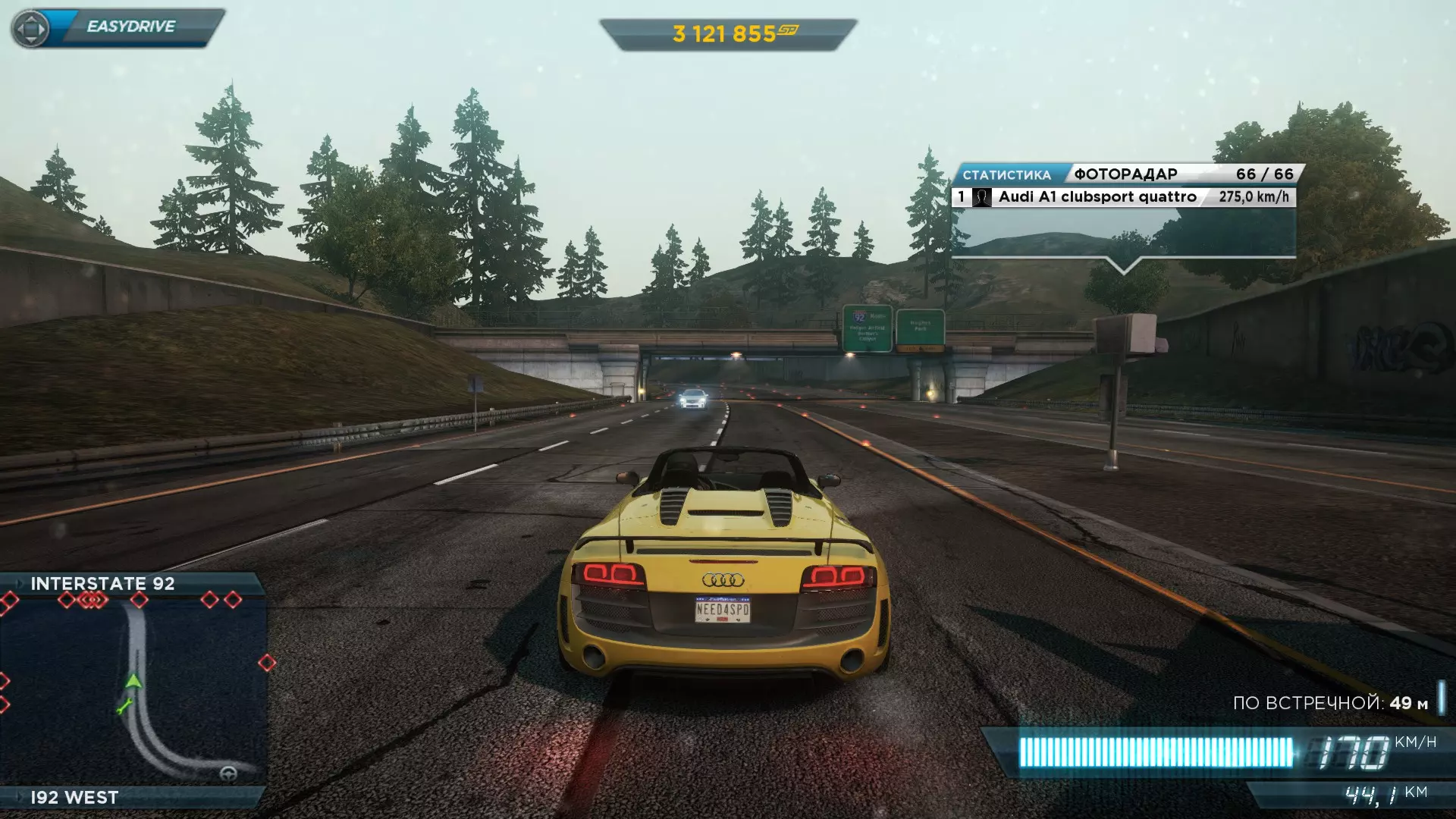Click the steering wheel marker on the minimap

(227, 774)
